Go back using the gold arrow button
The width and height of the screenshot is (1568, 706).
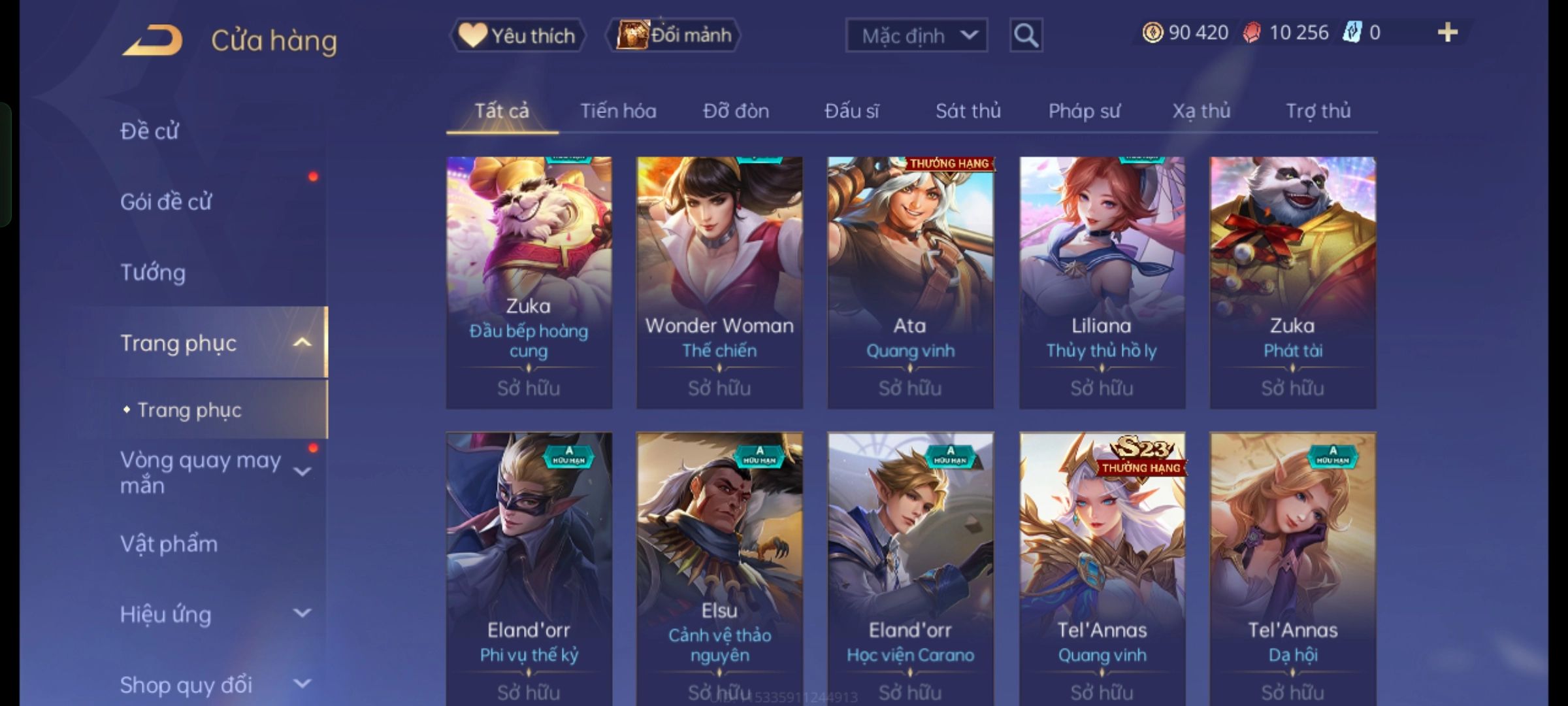pyautogui.click(x=152, y=41)
